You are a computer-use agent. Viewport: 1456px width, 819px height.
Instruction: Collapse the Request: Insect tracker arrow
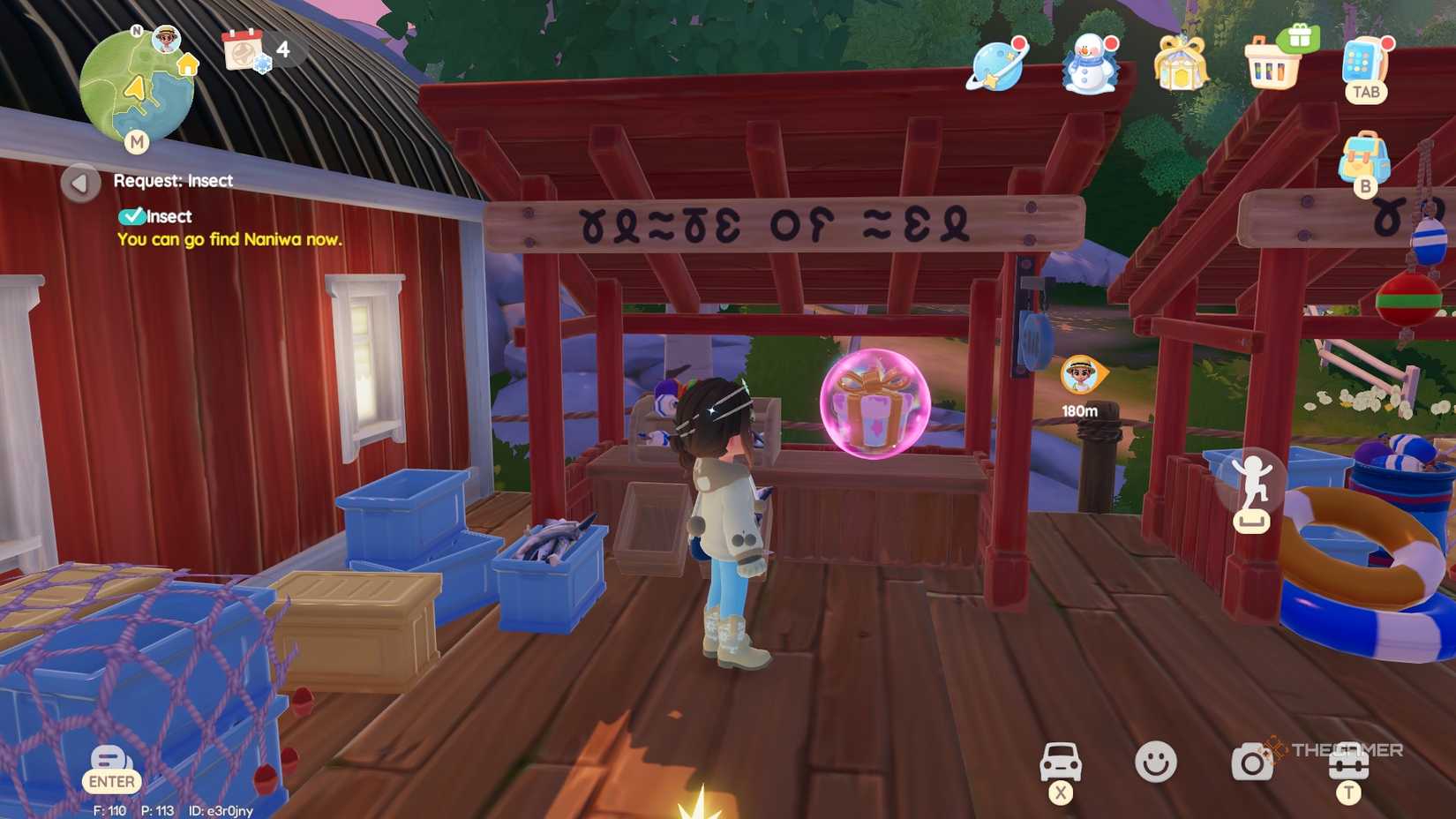(81, 182)
